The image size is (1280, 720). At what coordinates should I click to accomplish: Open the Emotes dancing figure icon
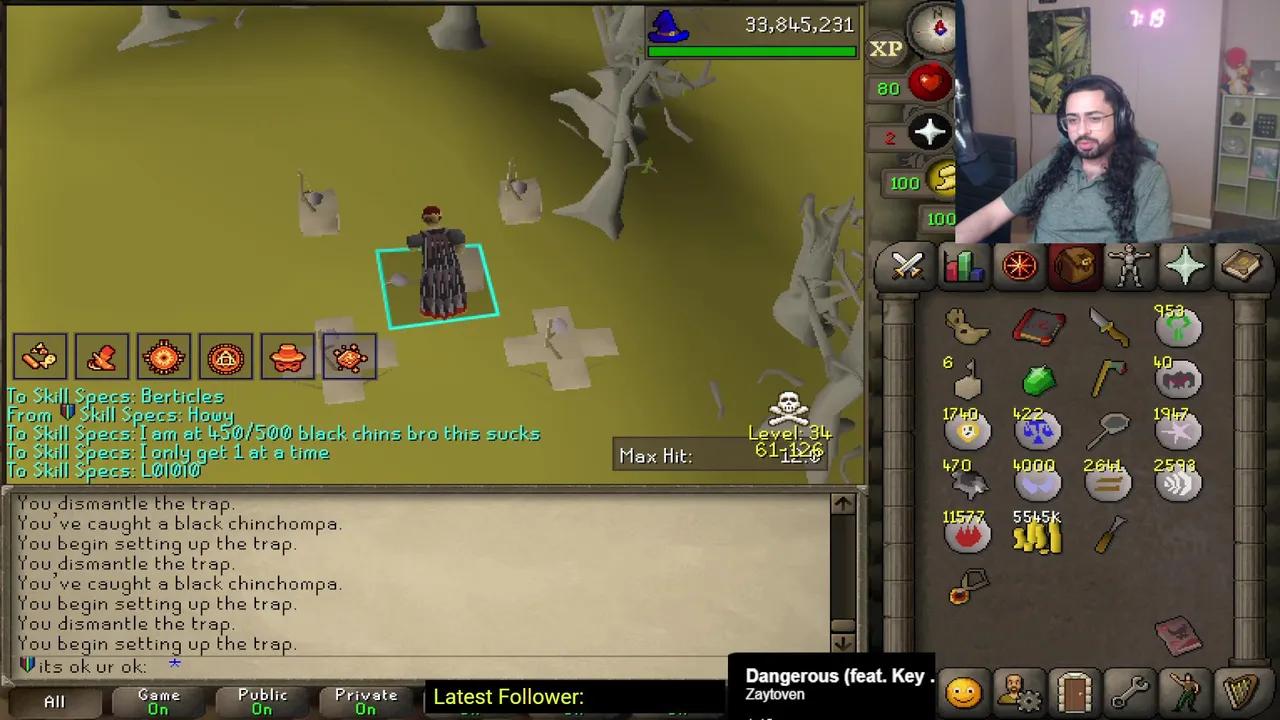(1185, 690)
